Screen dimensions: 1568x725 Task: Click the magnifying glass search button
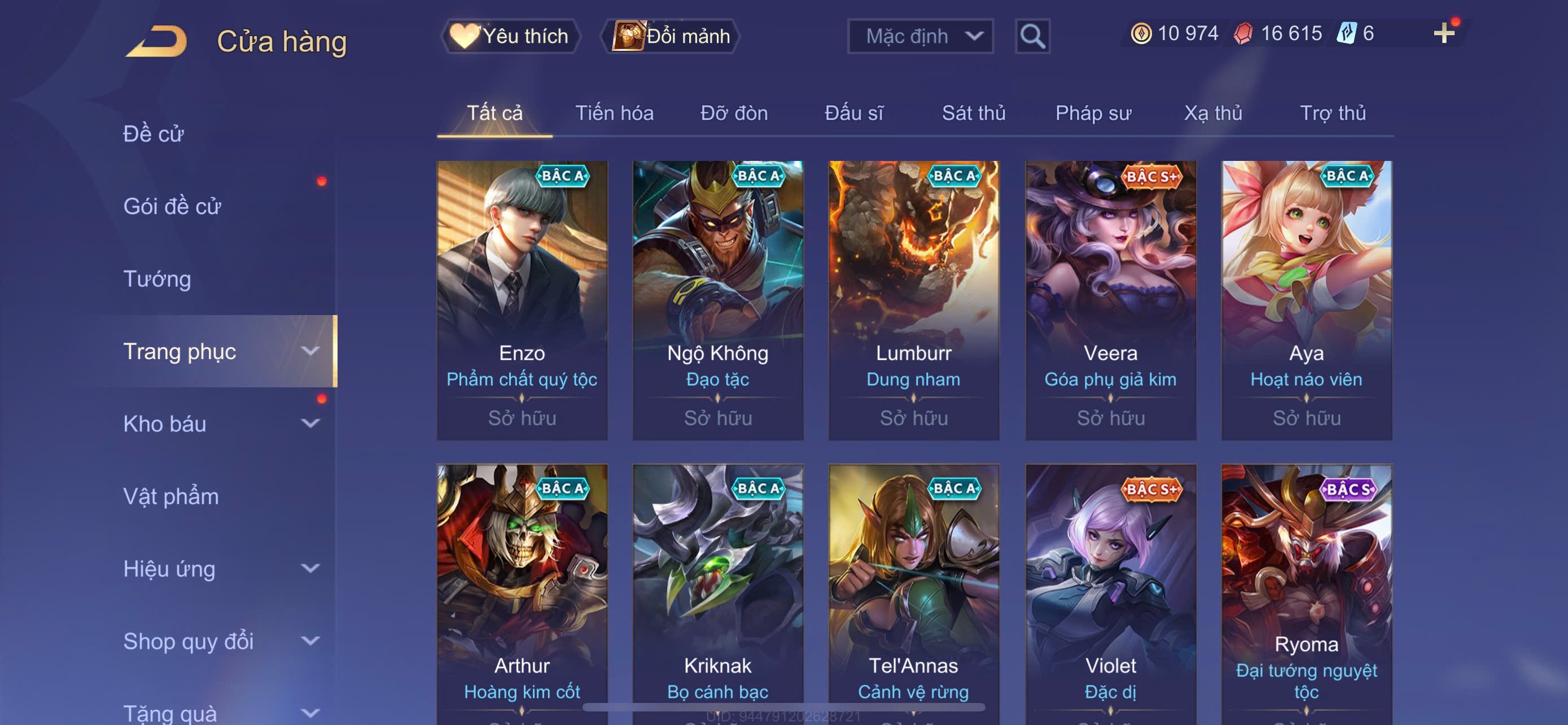click(x=1032, y=37)
